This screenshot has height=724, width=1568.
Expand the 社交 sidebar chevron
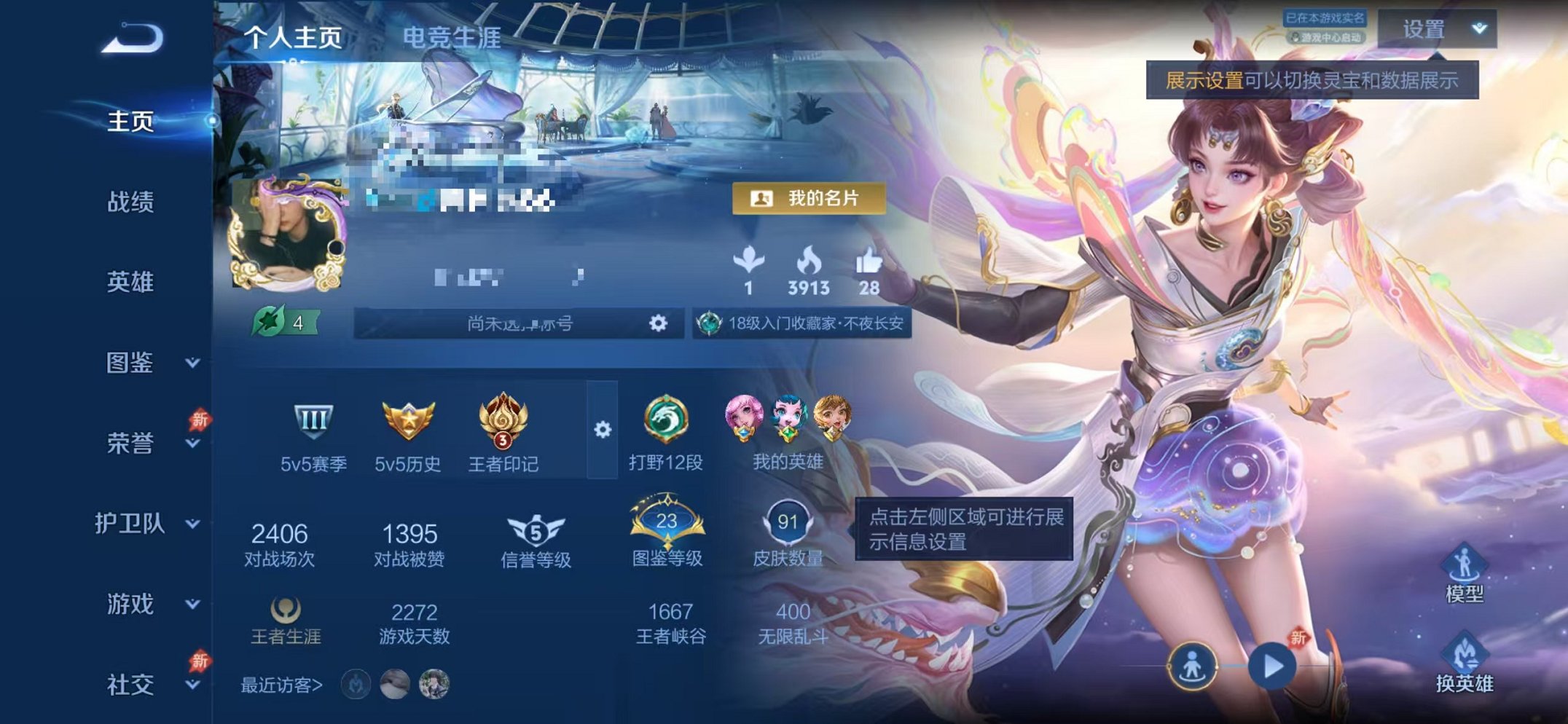click(191, 685)
